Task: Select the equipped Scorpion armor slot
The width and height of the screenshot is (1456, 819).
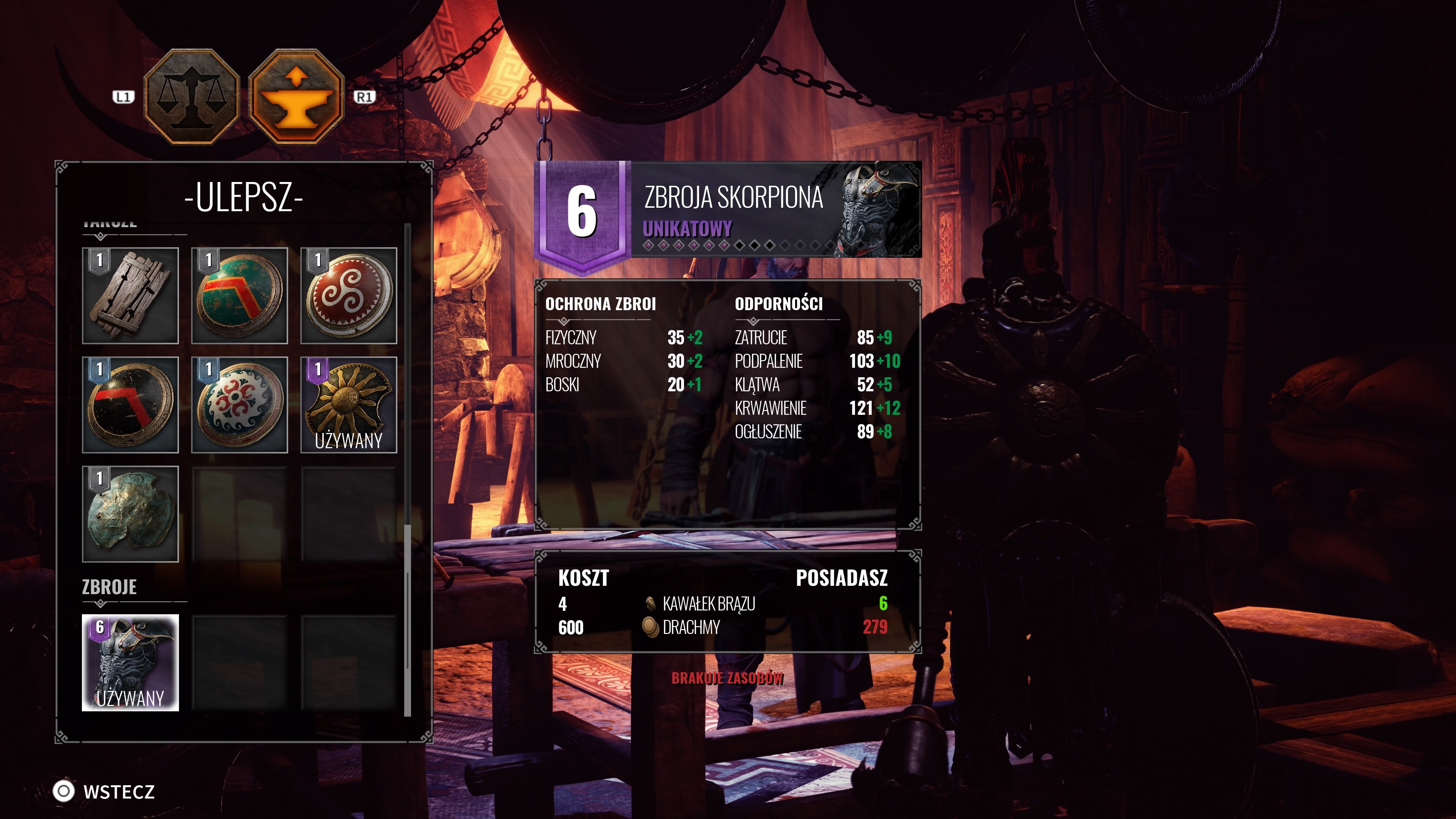Action: coord(130,662)
